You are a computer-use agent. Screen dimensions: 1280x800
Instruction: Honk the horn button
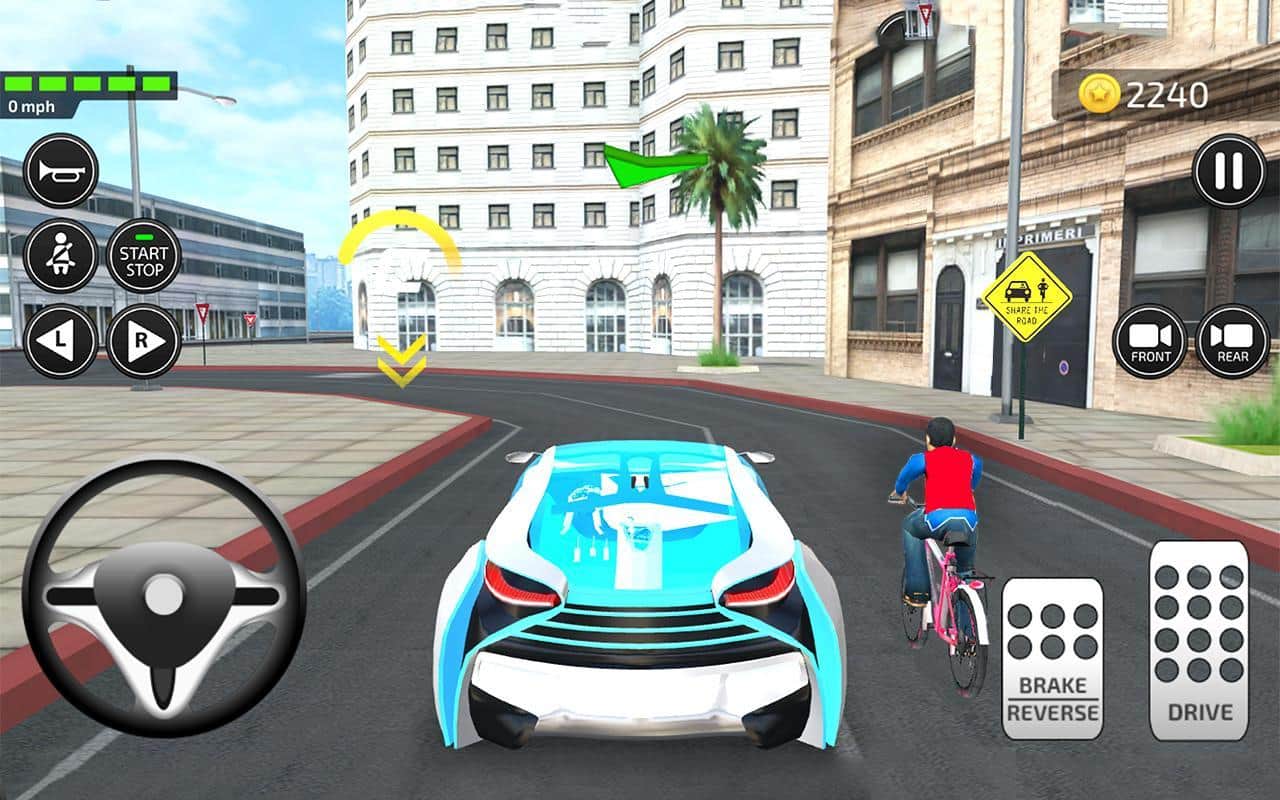60,171
